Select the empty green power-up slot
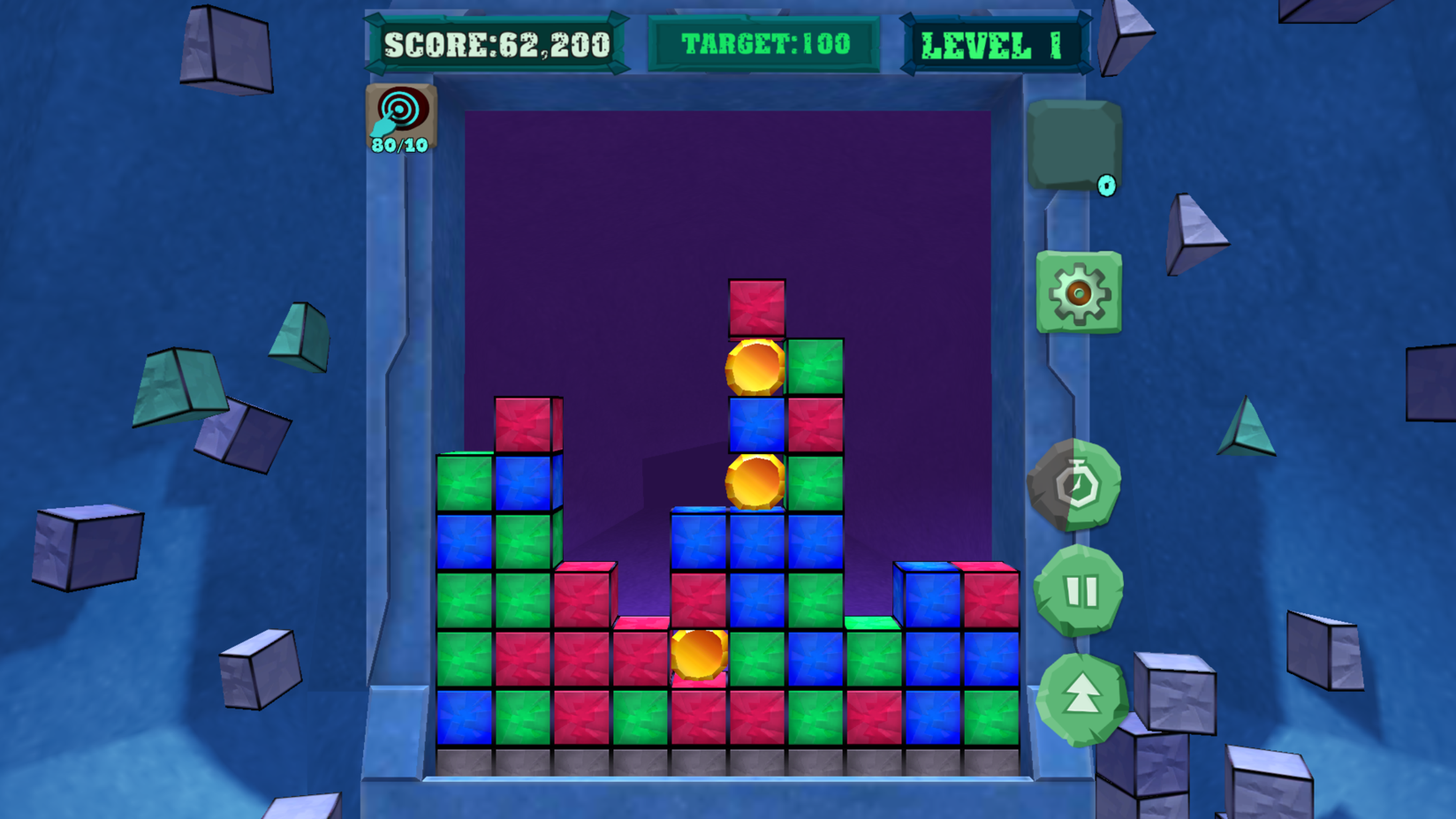The image size is (1456, 819). (1073, 144)
